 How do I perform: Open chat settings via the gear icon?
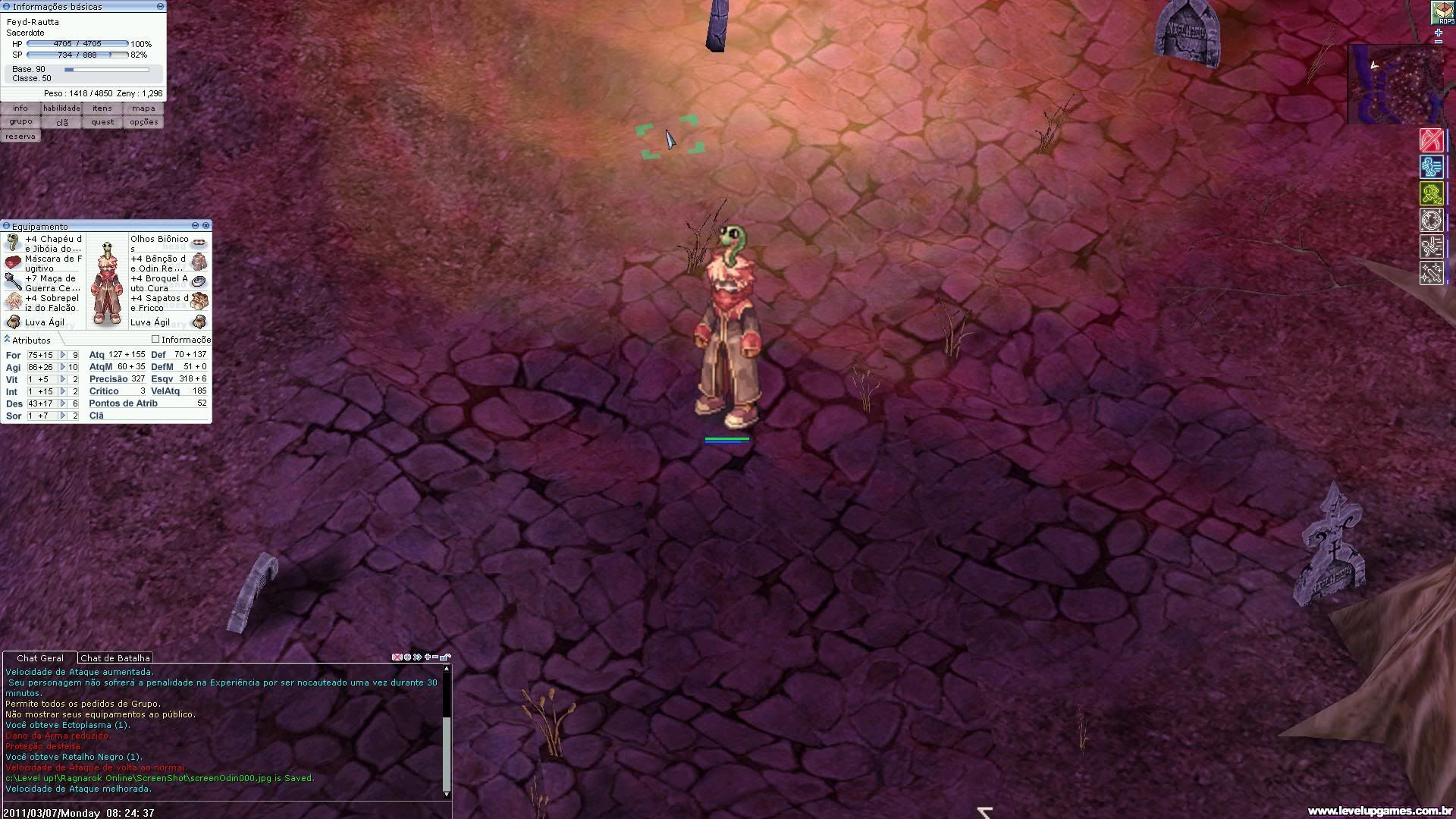(x=406, y=657)
